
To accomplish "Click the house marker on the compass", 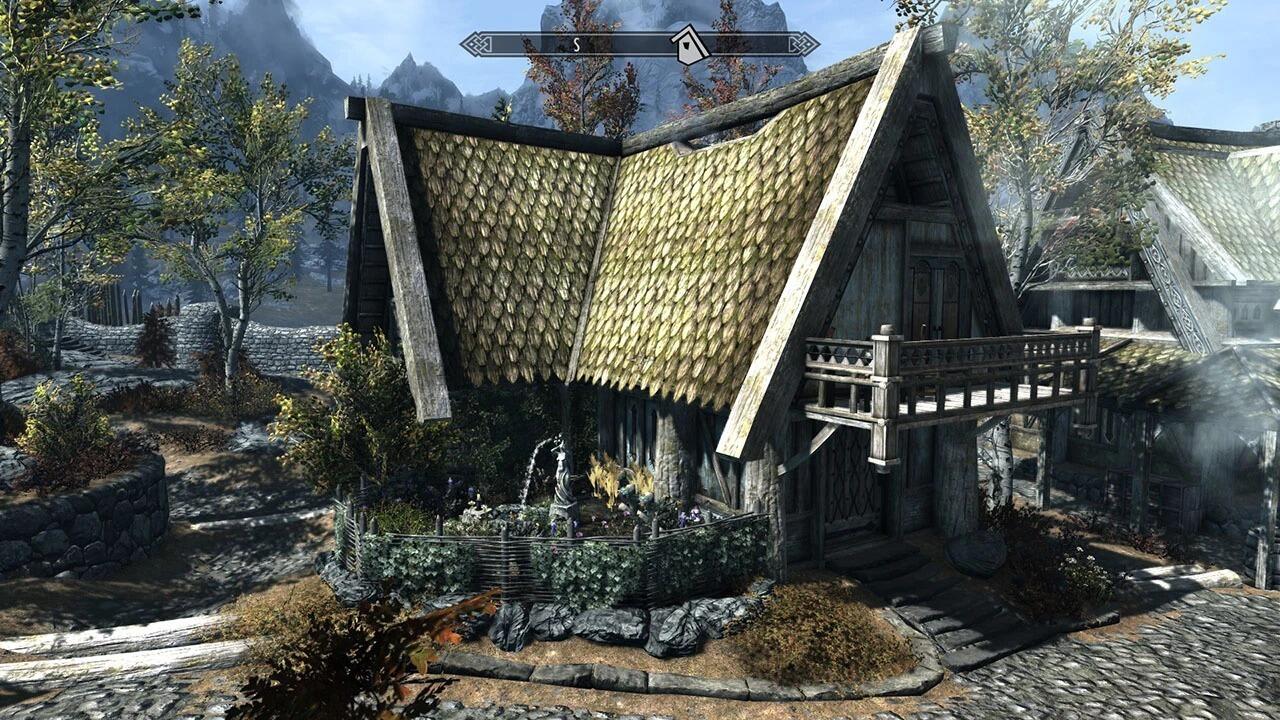I will 688,45.
